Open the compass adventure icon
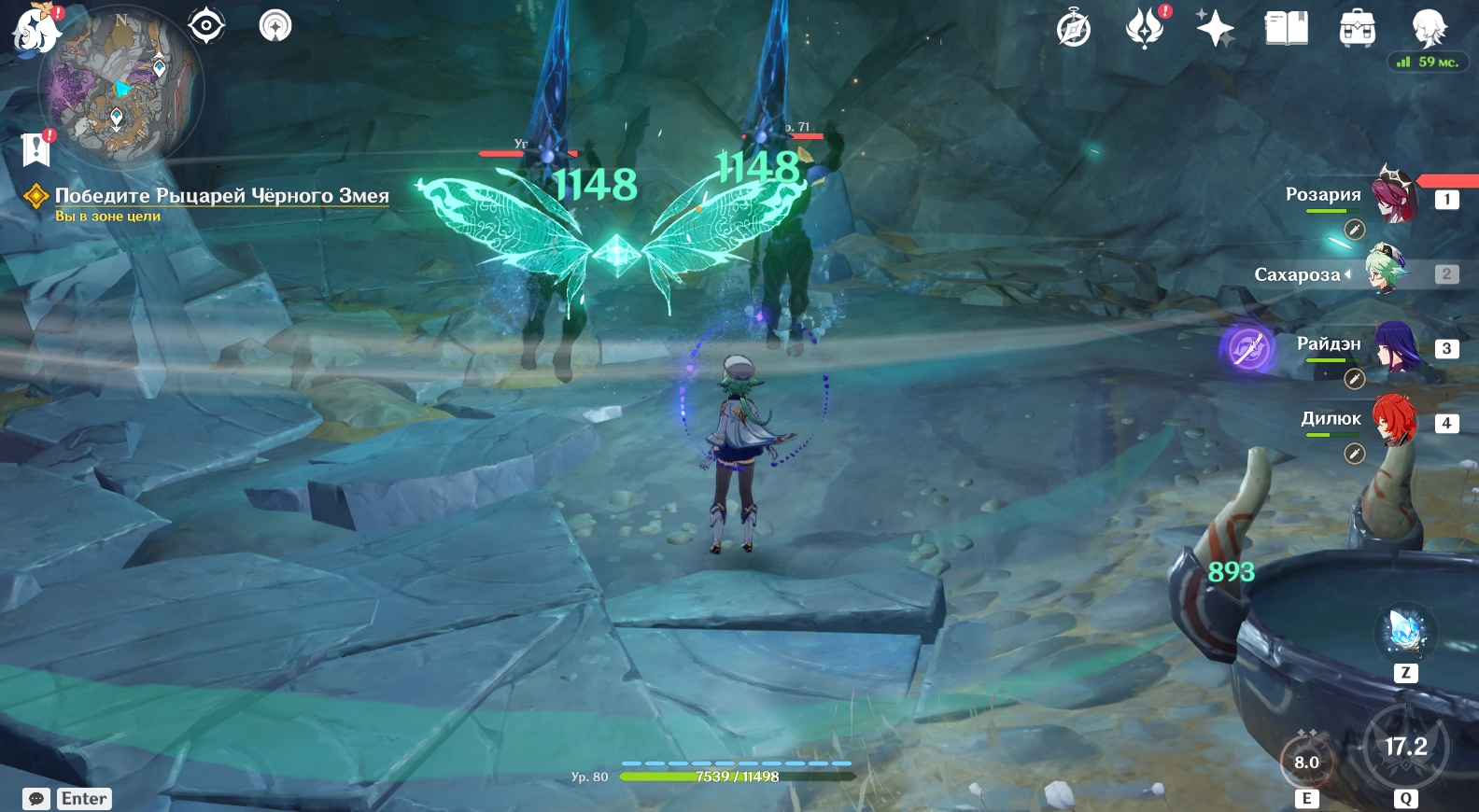 click(x=1073, y=29)
